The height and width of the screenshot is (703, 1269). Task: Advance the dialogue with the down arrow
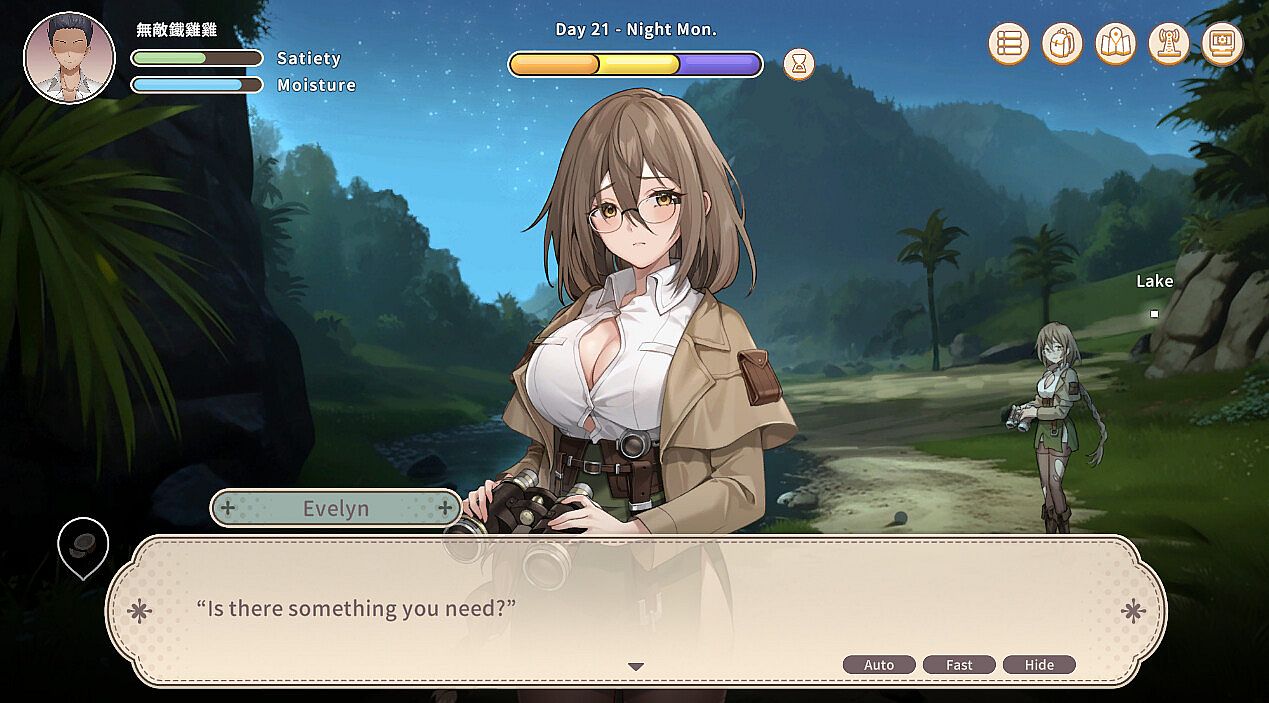coord(636,667)
